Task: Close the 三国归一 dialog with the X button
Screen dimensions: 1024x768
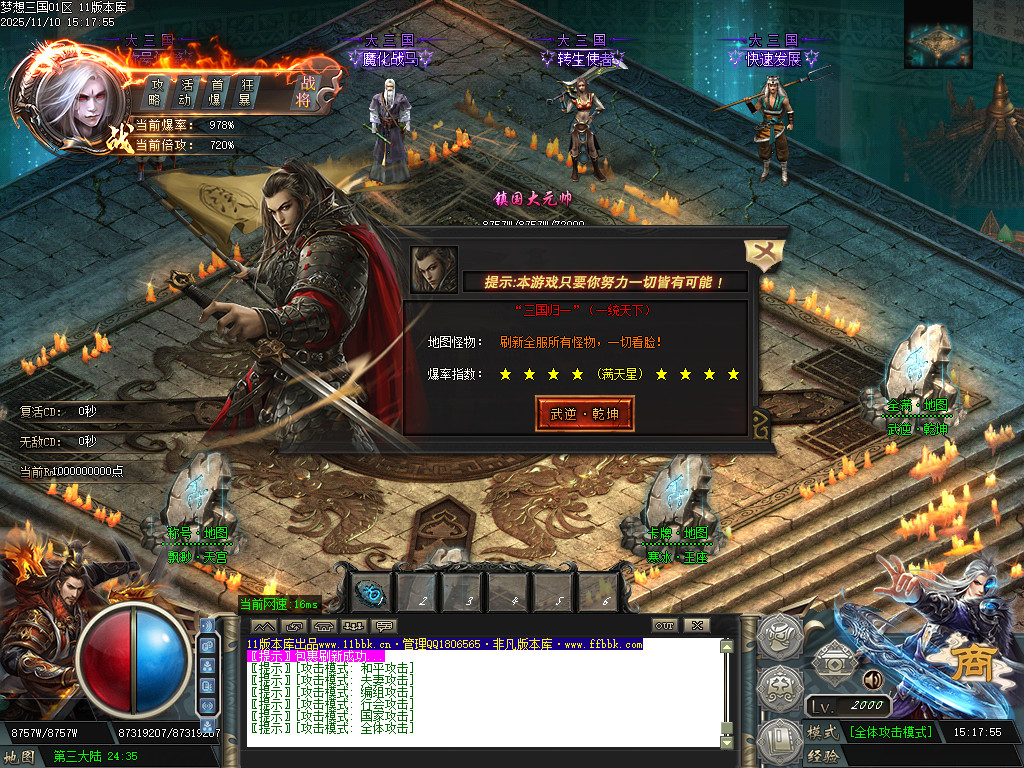Action: pyautogui.click(x=762, y=256)
